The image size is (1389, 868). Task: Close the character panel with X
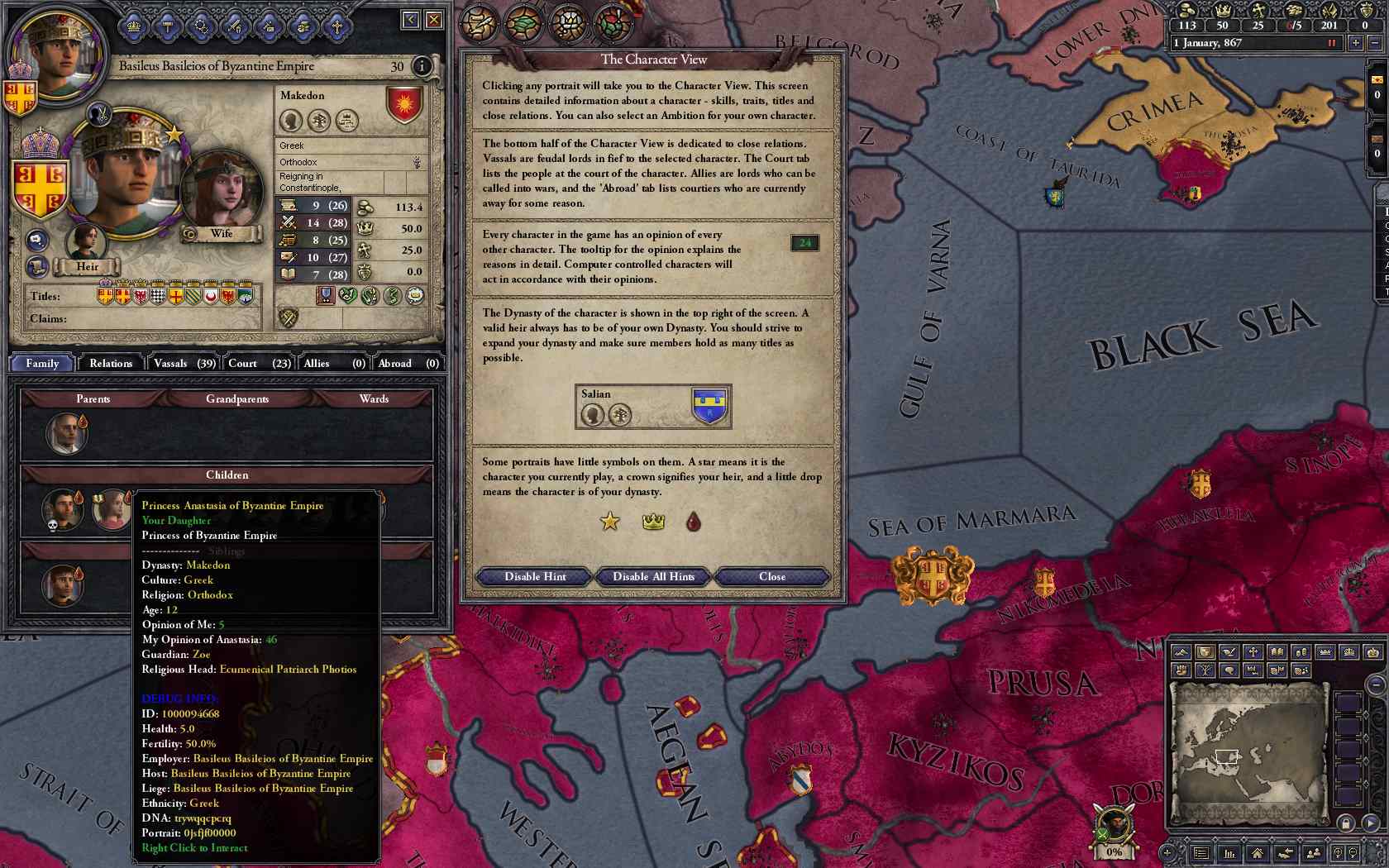point(433,20)
